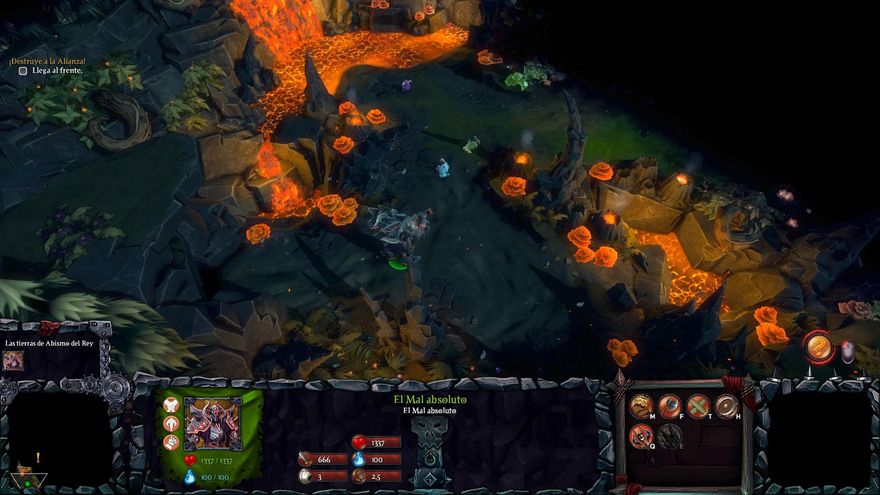Screen dimensions: 880x495
Task: Click the orange round orb button above the command panel
Action: (x=819, y=347)
